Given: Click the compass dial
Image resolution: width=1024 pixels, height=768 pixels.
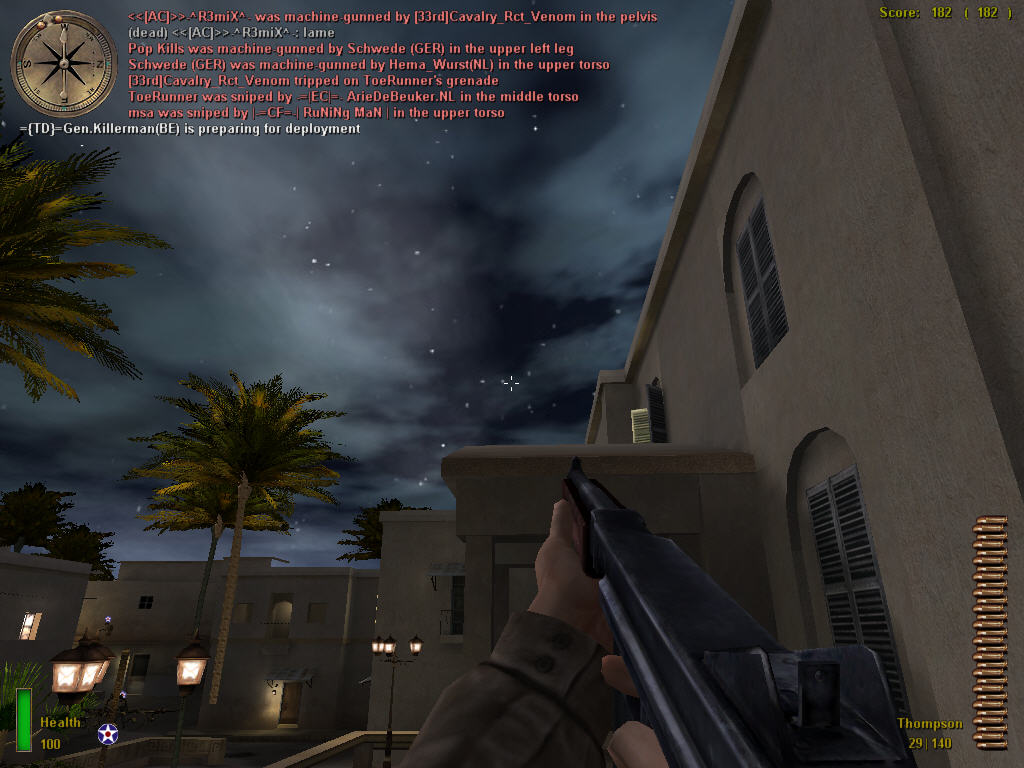Looking at the screenshot, I should 63,63.
